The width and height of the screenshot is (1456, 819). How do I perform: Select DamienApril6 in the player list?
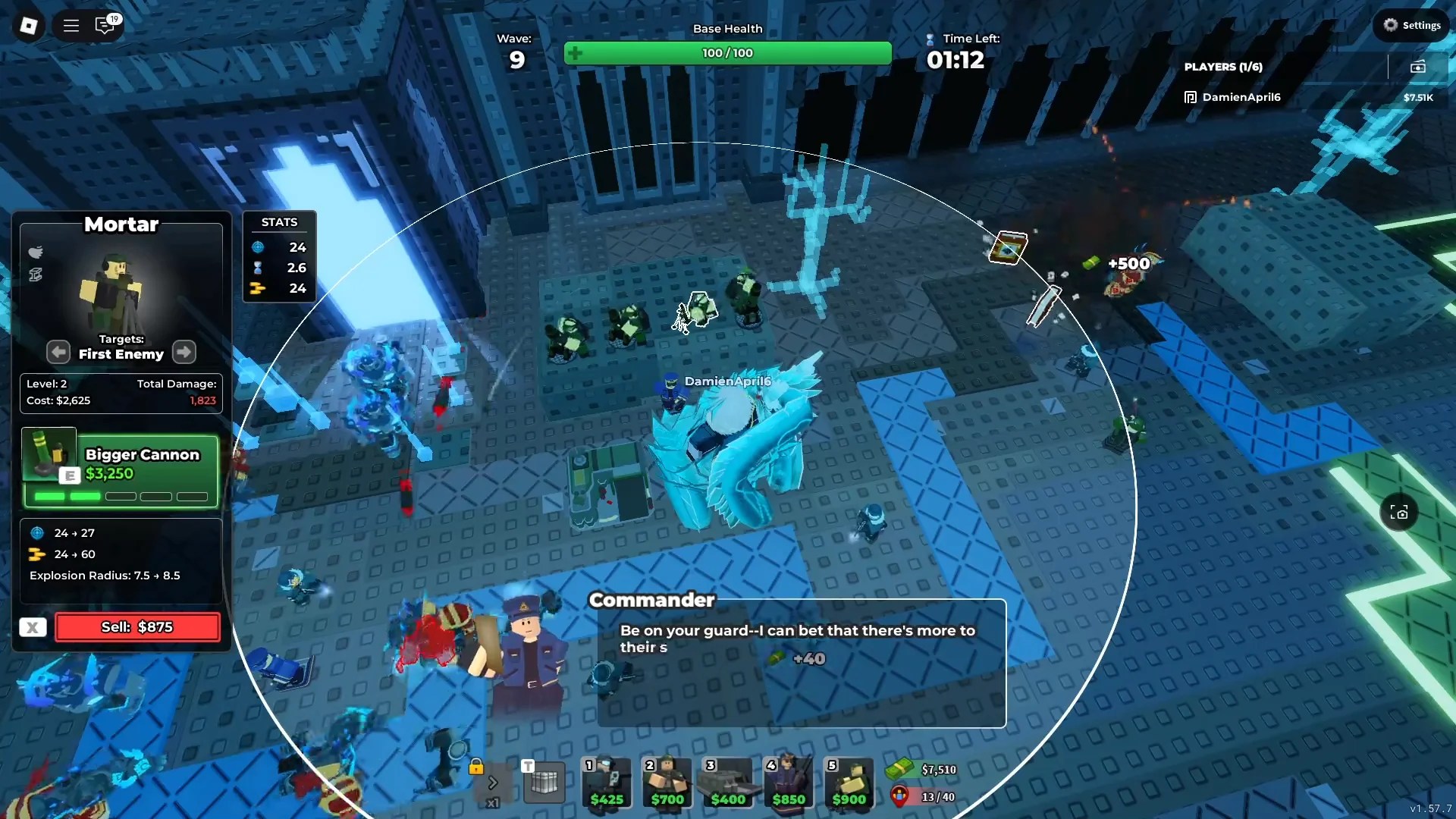pyautogui.click(x=1239, y=97)
